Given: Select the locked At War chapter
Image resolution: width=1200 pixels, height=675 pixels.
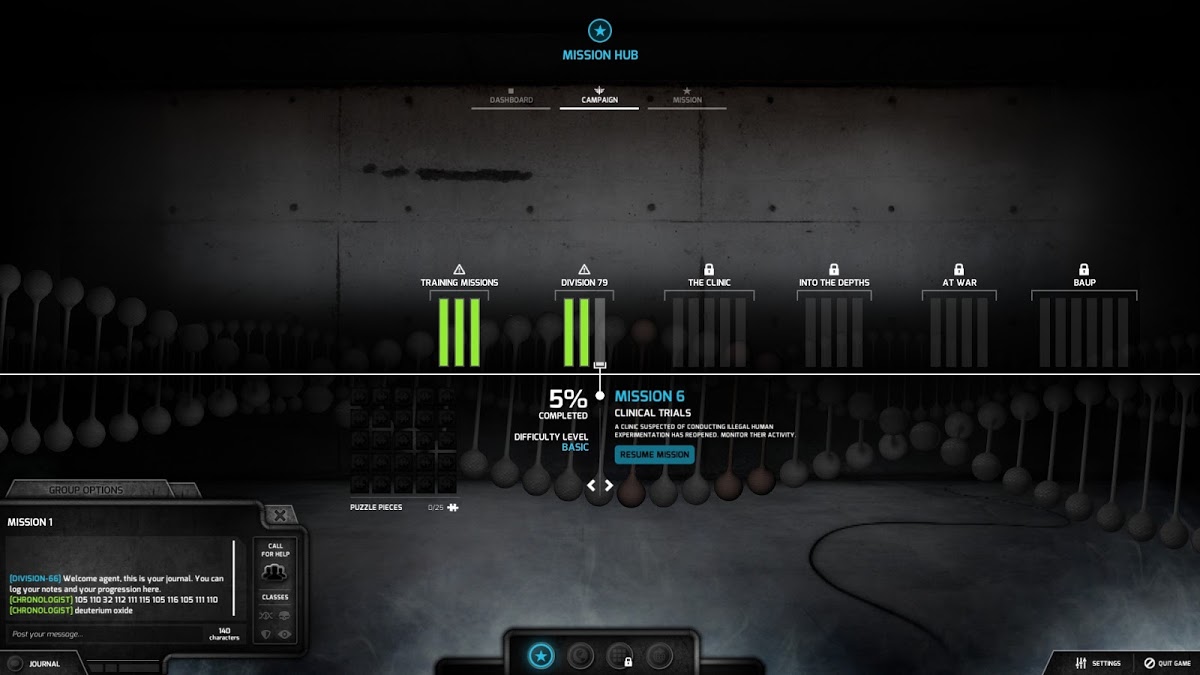Looking at the screenshot, I should (x=959, y=283).
